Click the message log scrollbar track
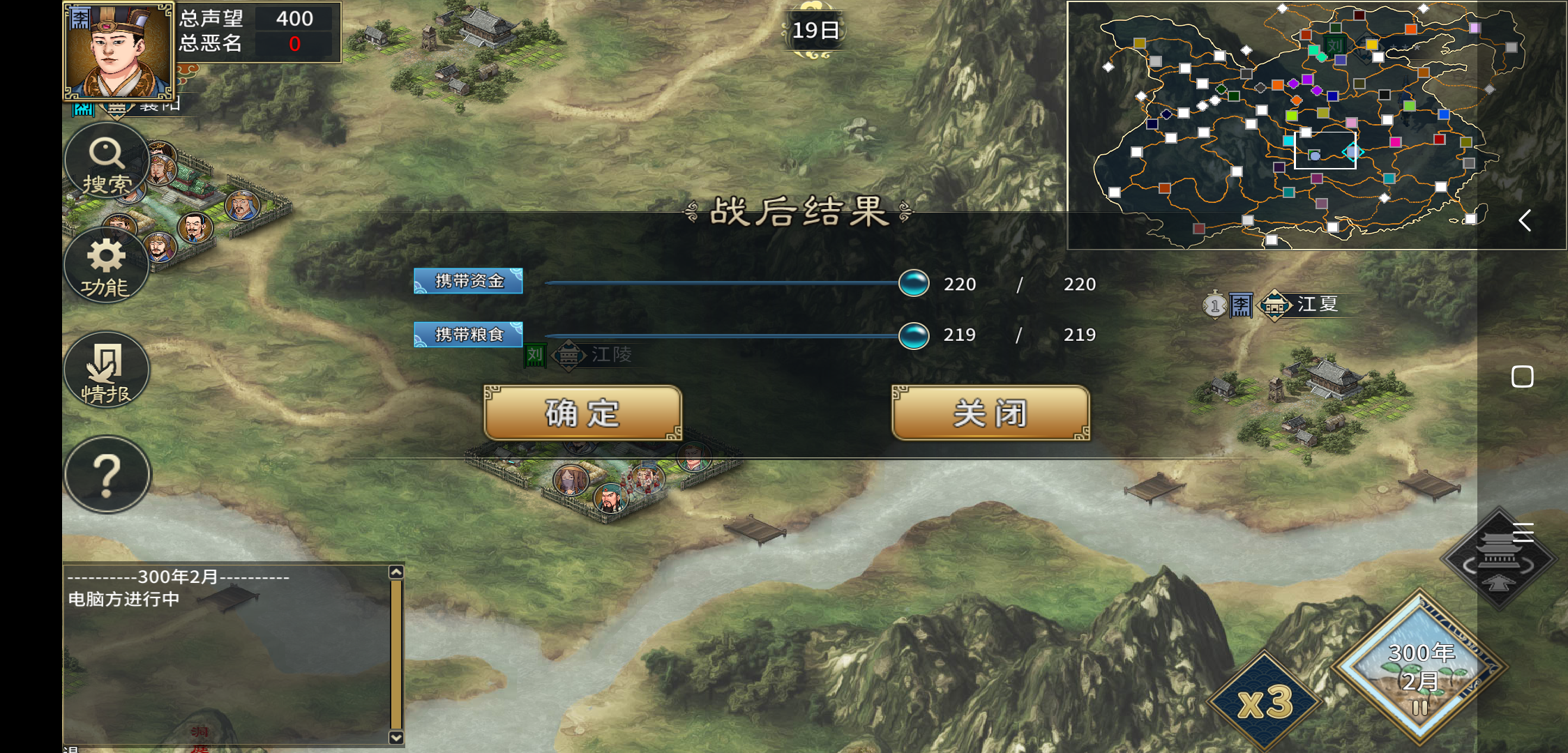This screenshot has height=753, width=1568. coord(395,652)
